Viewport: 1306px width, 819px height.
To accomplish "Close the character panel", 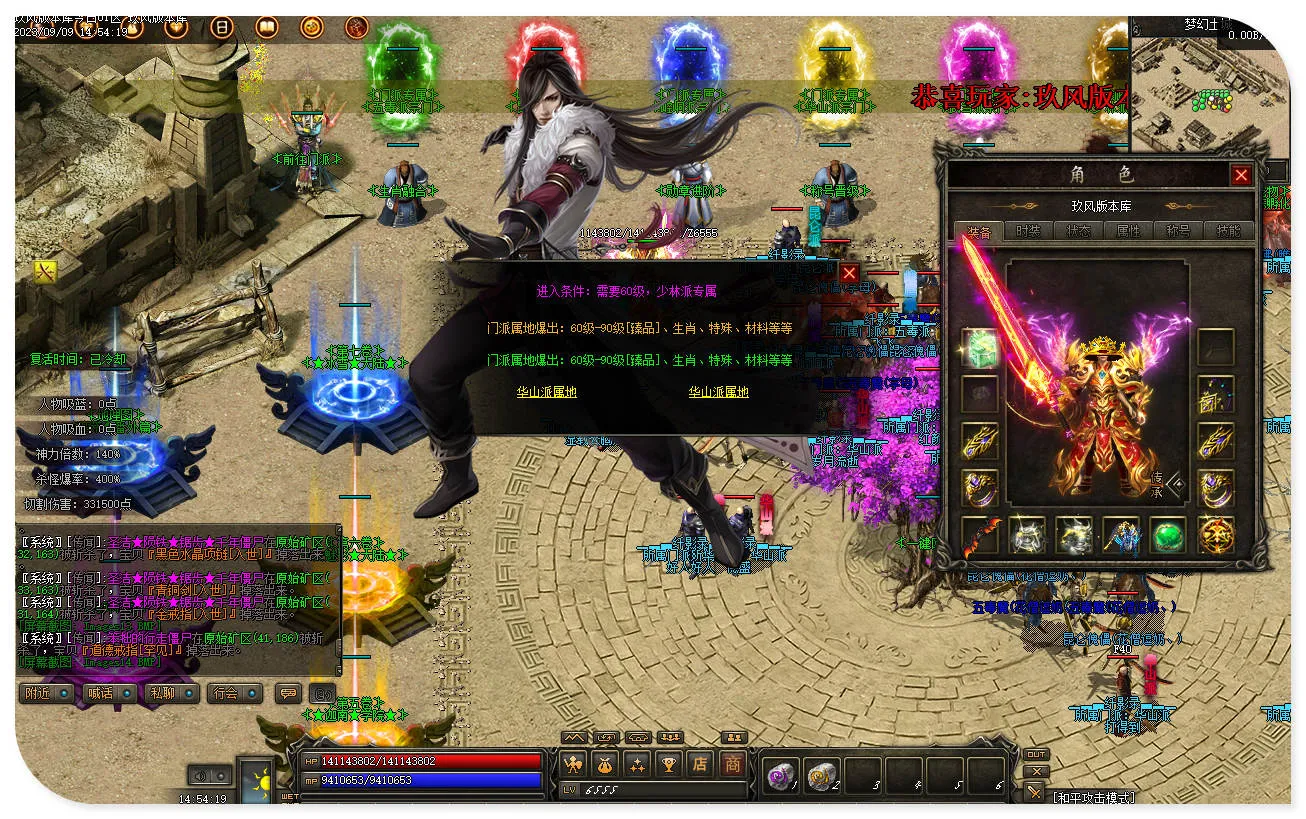I will (x=1241, y=176).
